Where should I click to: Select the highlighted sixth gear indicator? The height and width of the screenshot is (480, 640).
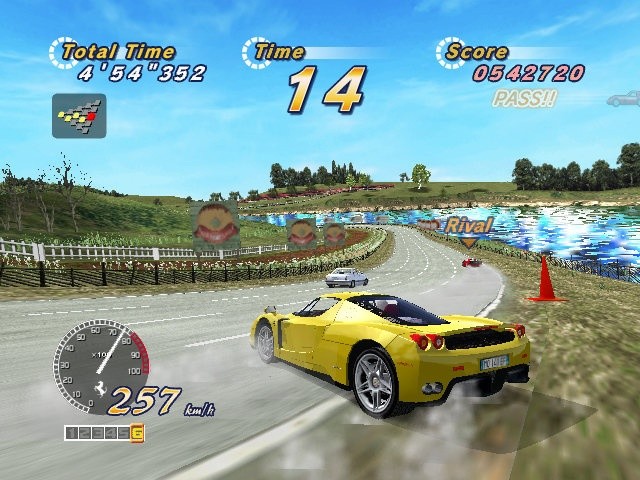pyautogui.click(x=136, y=433)
